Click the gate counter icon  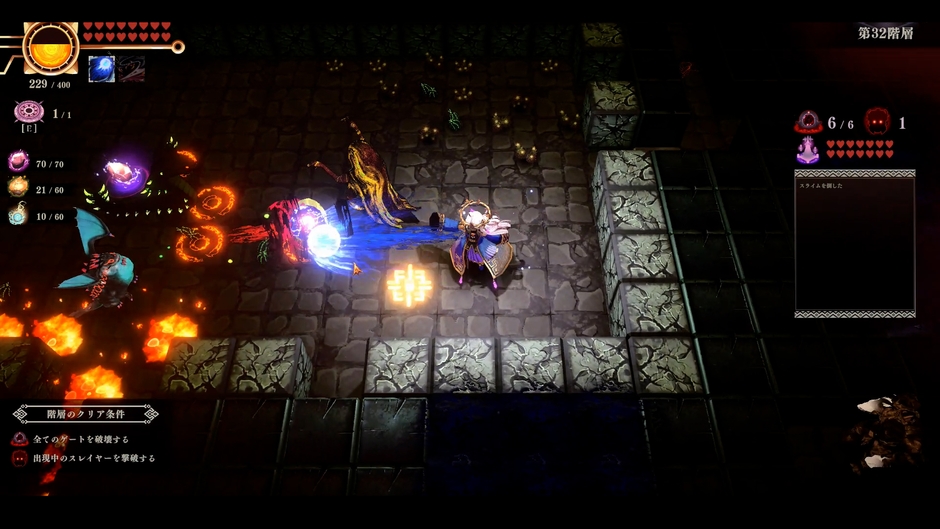808,122
